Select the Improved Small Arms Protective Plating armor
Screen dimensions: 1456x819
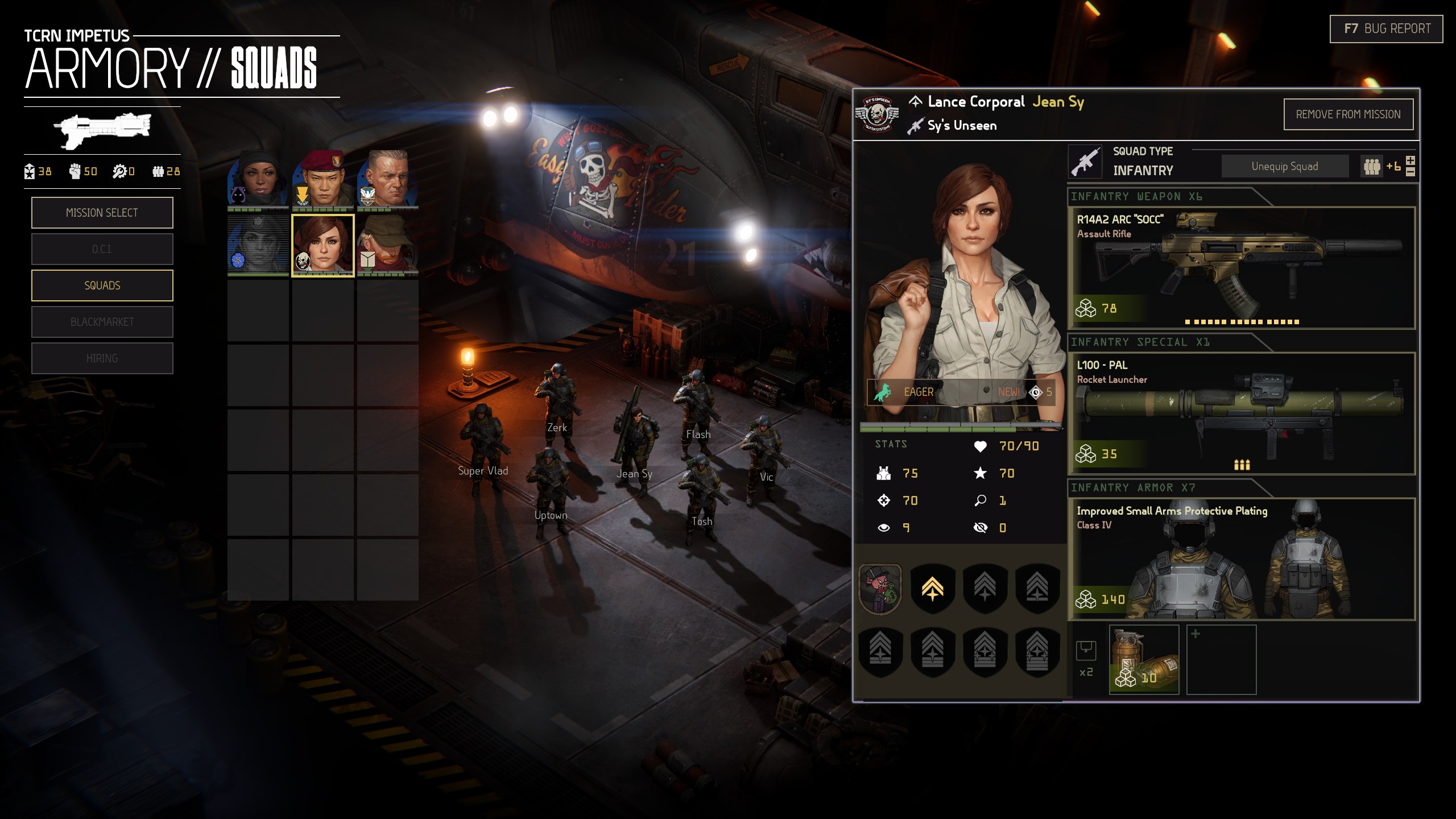click(1241, 559)
